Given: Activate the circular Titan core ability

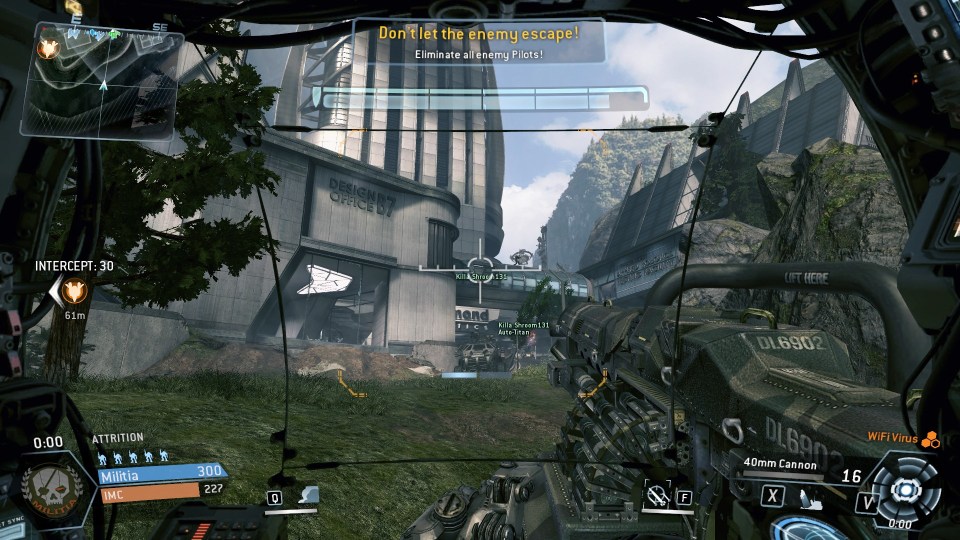Looking at the screenshot, I should coord(905,489).
